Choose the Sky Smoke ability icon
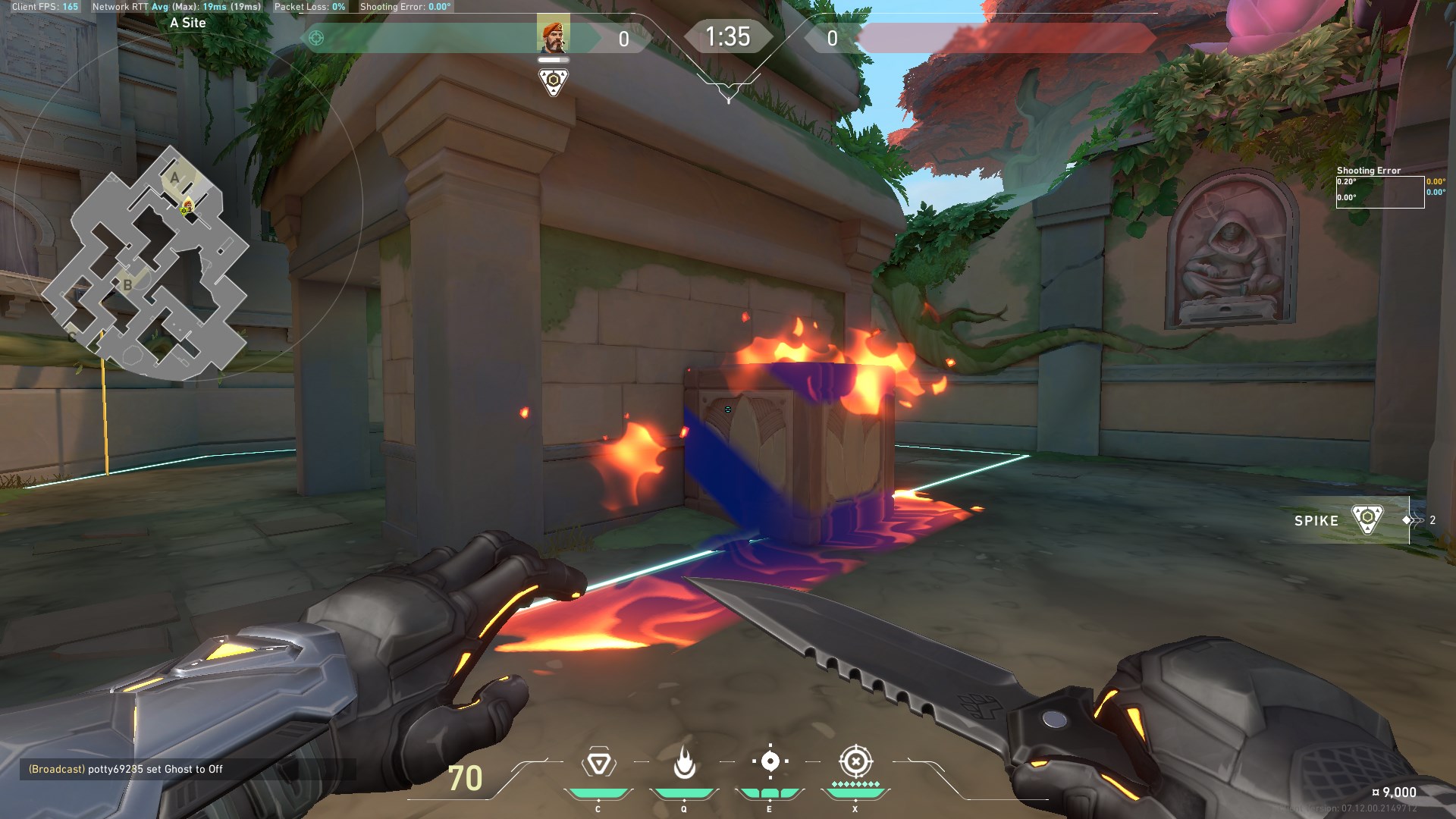The height and width of the screenshot is (819, 1456). point(770,761)
